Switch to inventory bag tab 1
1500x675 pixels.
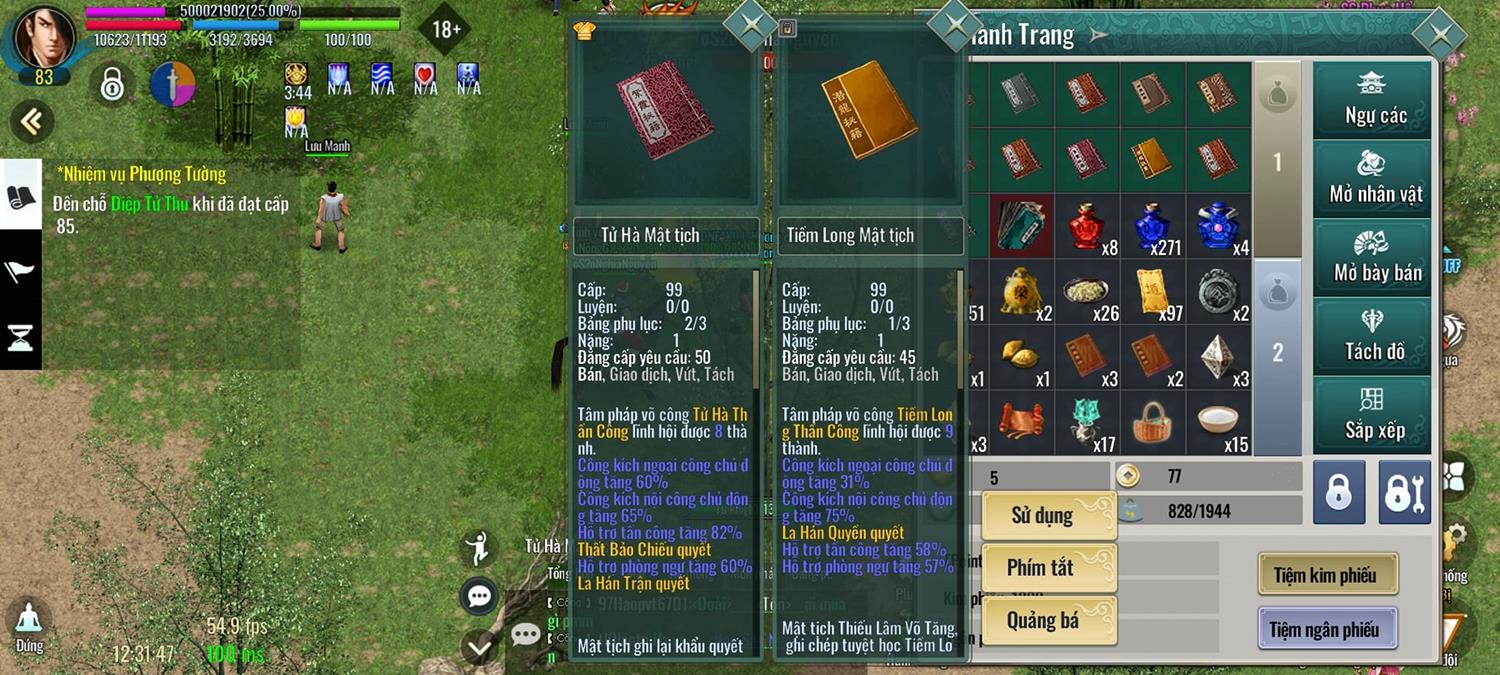(x=1277, y=160)
